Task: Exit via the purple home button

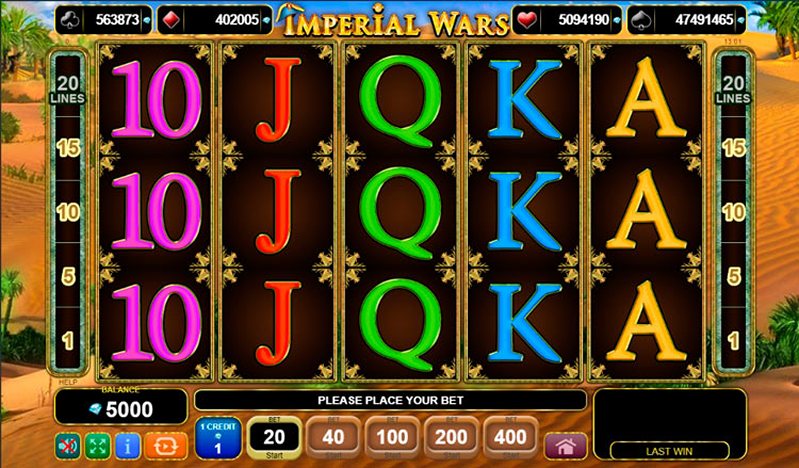Action: [565, 444]
